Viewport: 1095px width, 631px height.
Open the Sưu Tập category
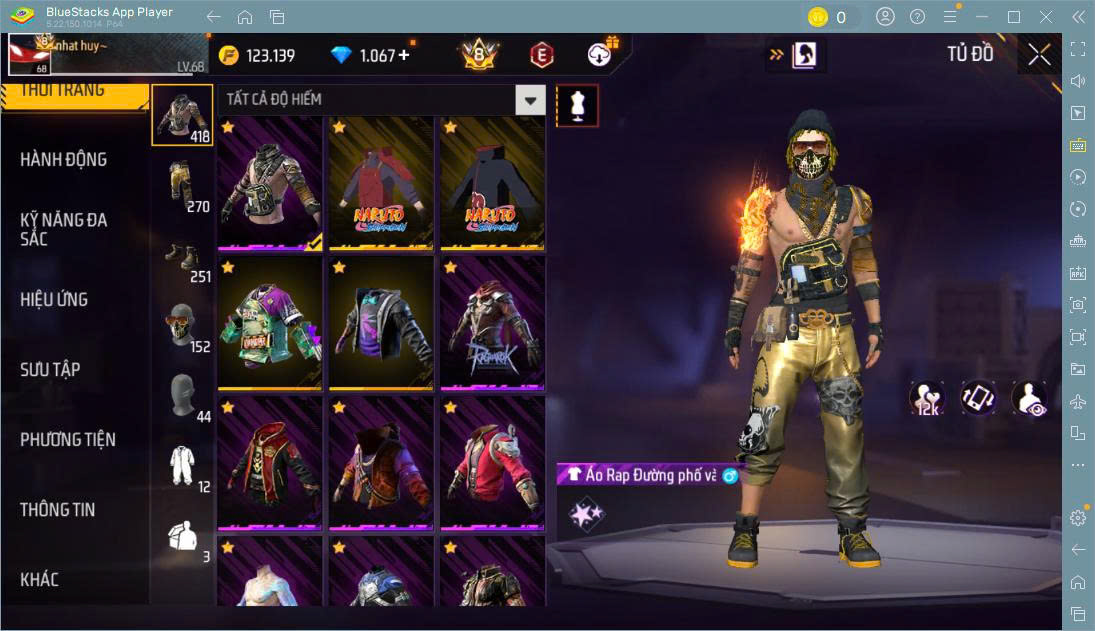click(x=50, y=369)
